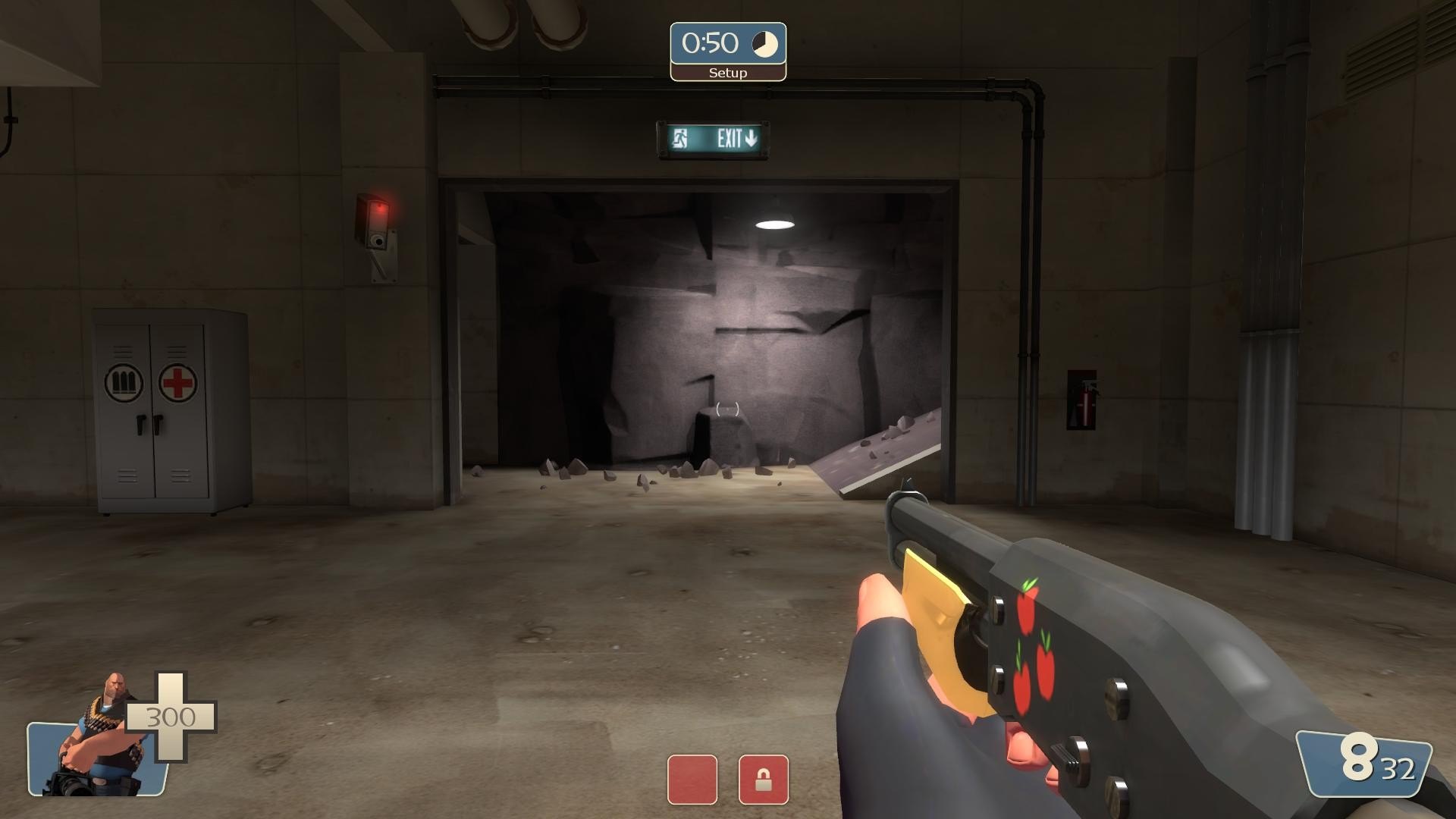The width and height of the screenshot is (1456, 819).
Task: Select the unlocked red control point icon
Action: tap(692, 780)
